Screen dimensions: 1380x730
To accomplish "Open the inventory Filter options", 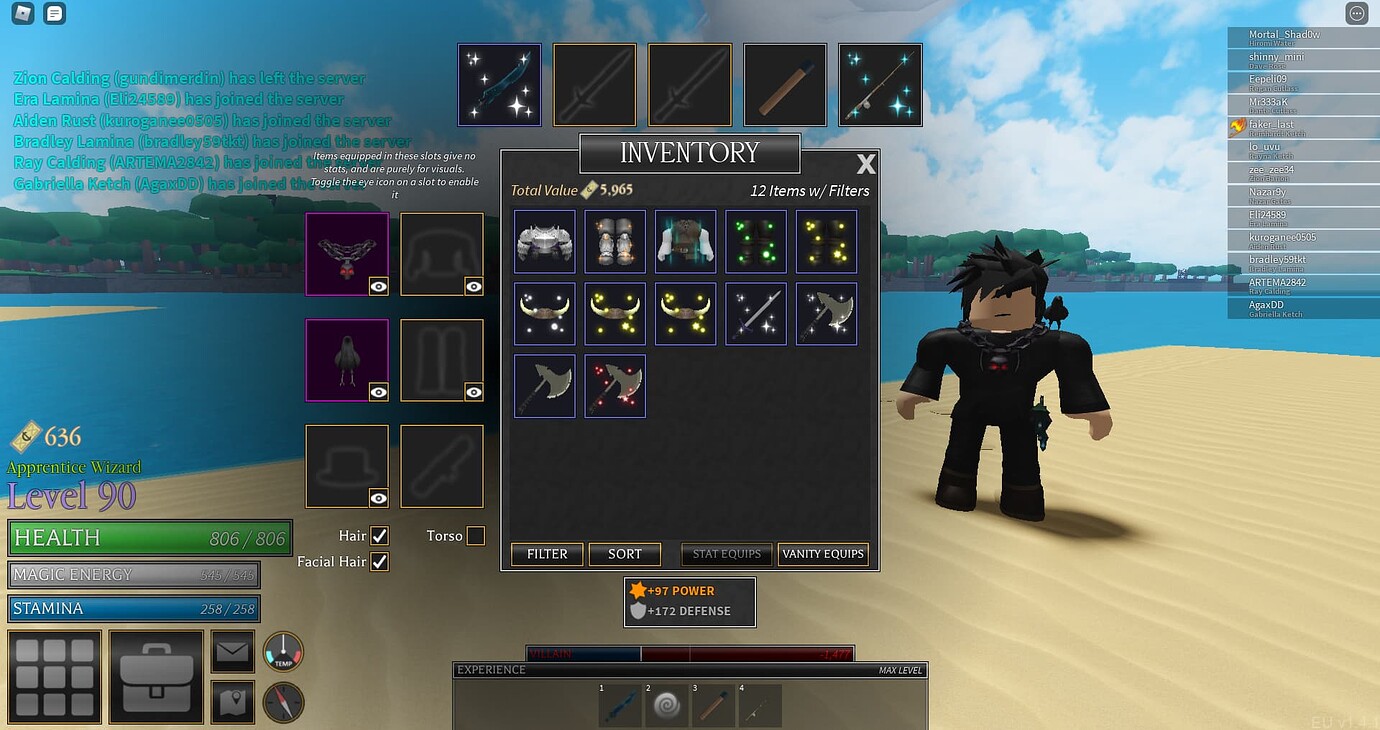I will (x=547, y=554).
